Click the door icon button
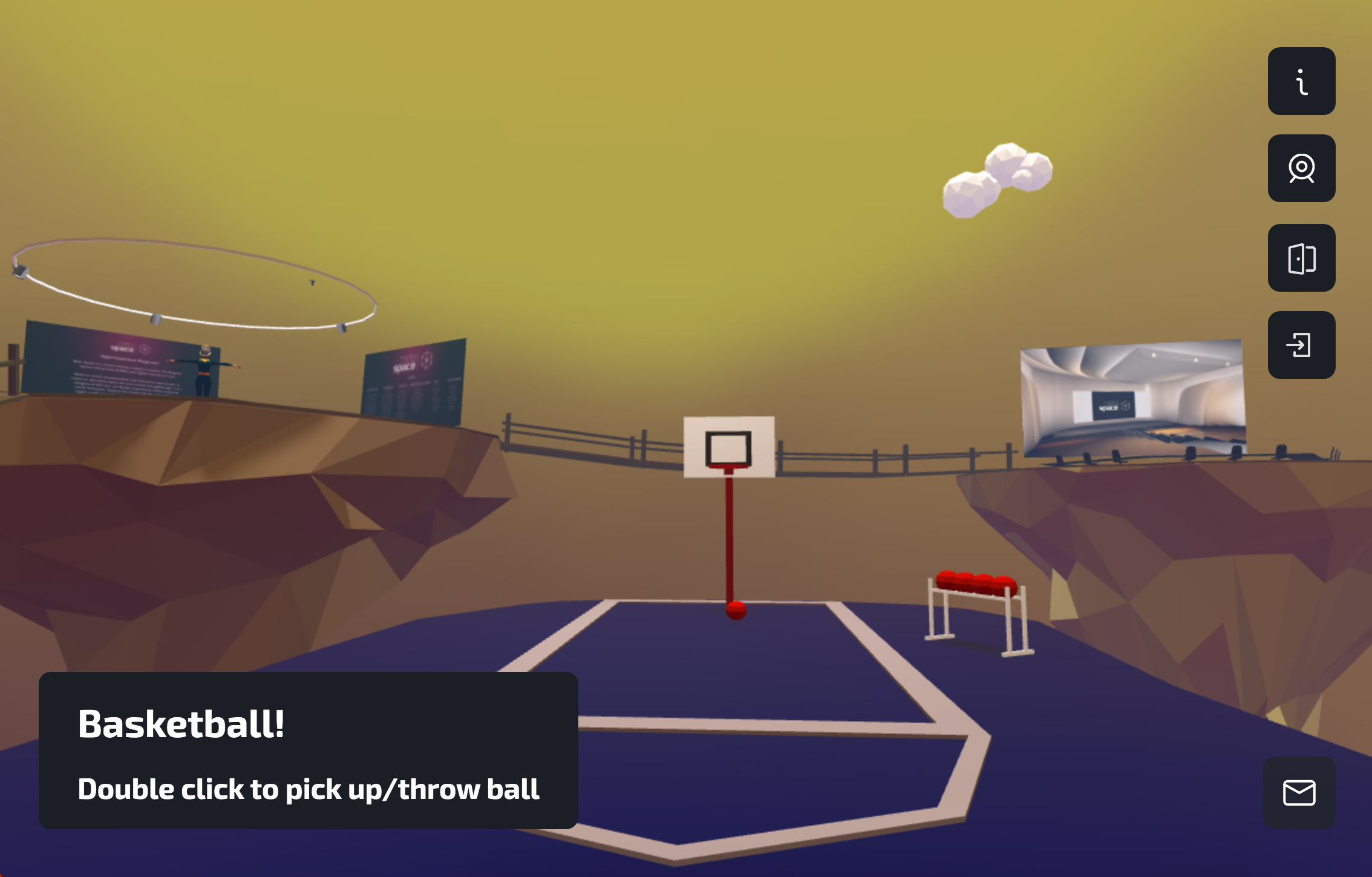1372x877 pixels. [x=1301, y=258]
